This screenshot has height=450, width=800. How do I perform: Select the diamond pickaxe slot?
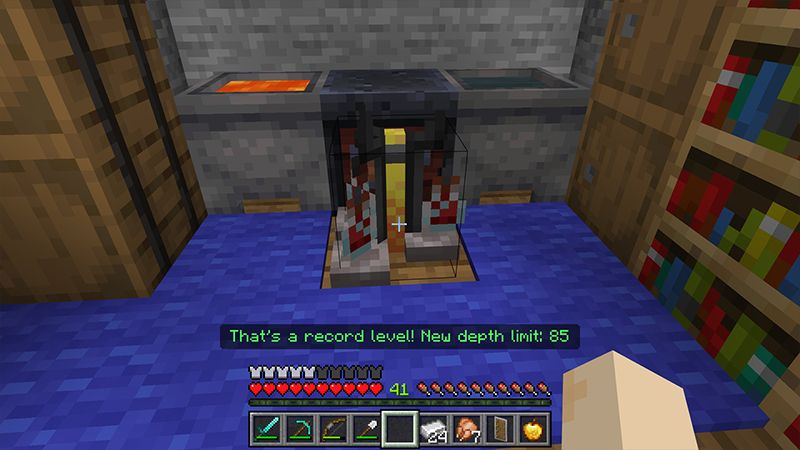[x=299, y=429]
